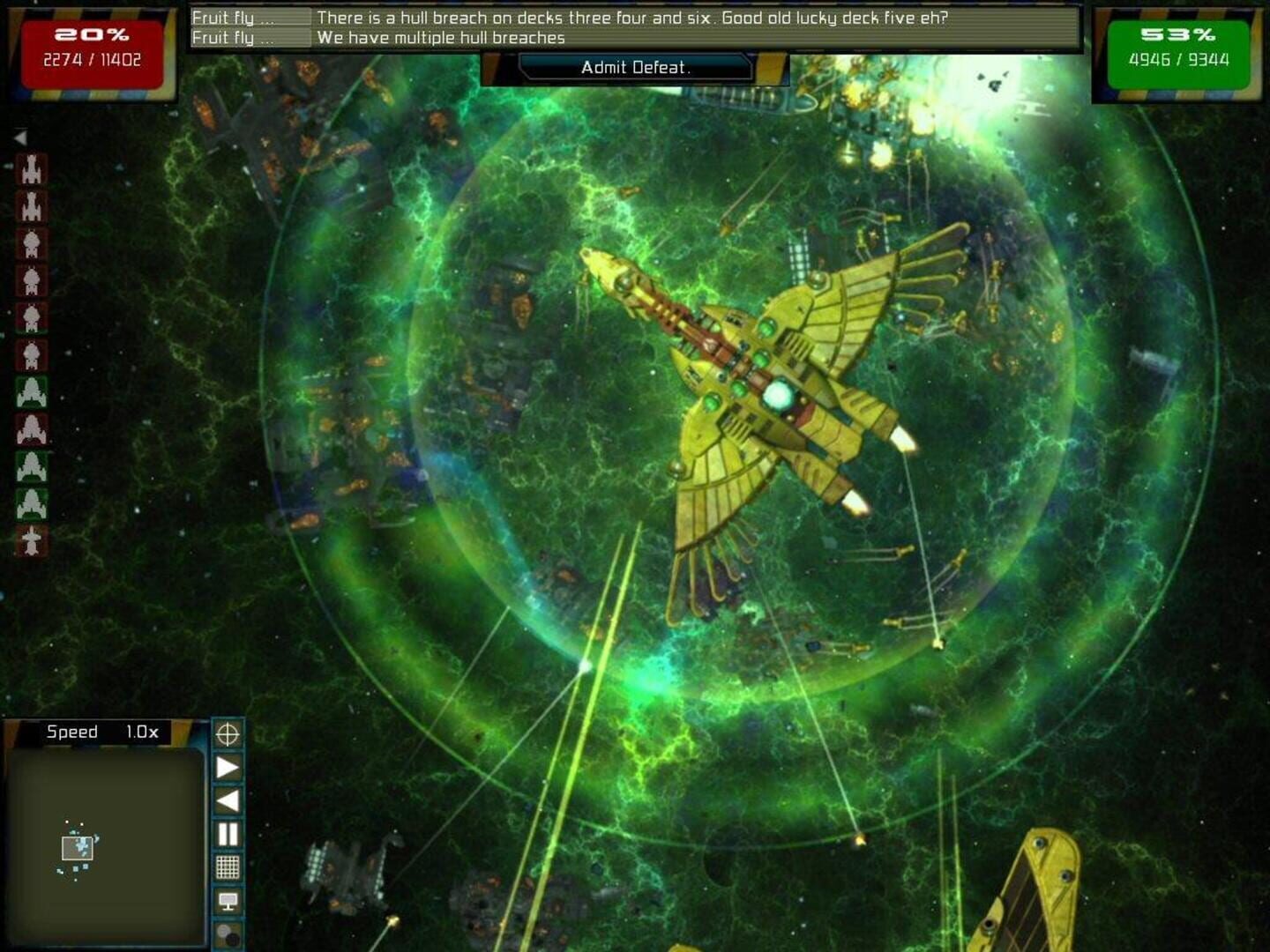Click the minimap viewport rectangle
Viewport: 1270px width, 952px height.
coord(78,848)
